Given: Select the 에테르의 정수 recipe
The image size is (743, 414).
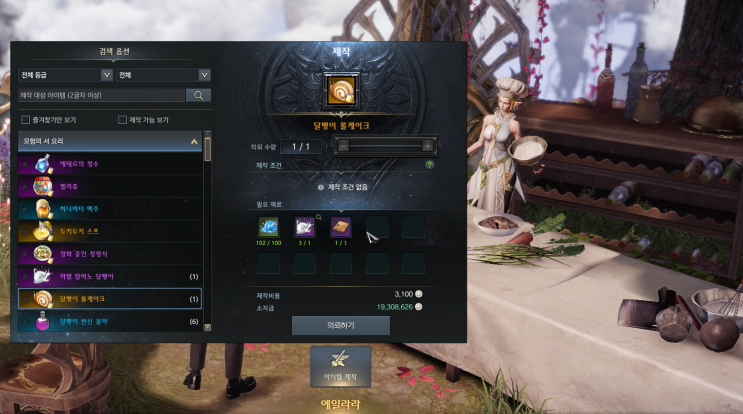Looking at the screenshot, I should pos(110,163).
